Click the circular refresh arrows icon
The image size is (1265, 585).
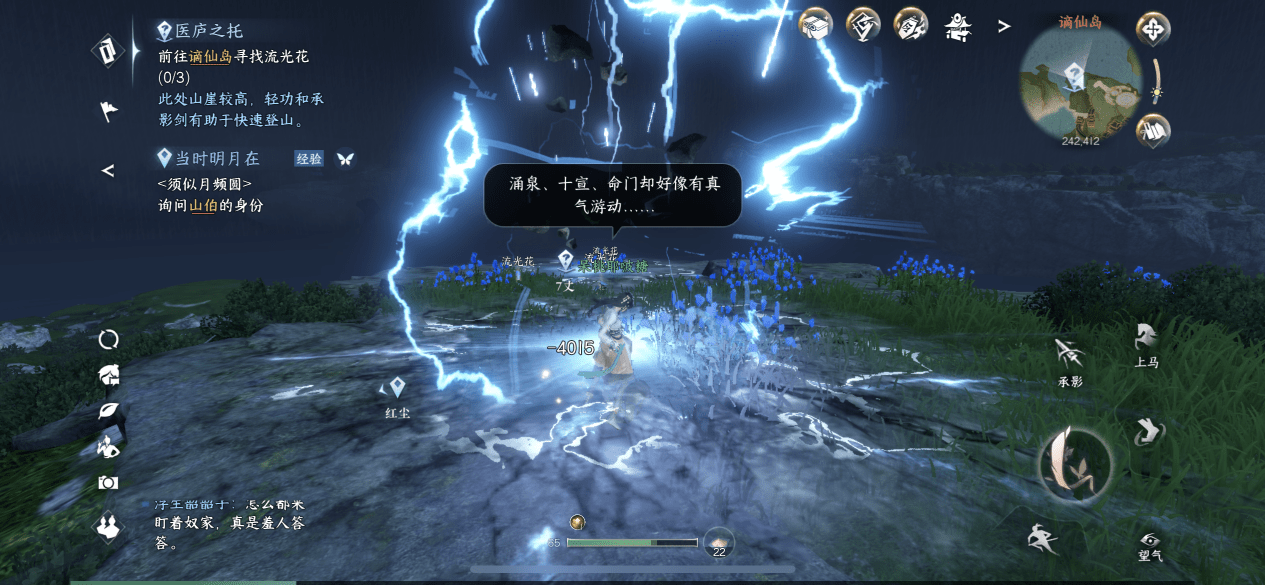click(x=108, y=339)
